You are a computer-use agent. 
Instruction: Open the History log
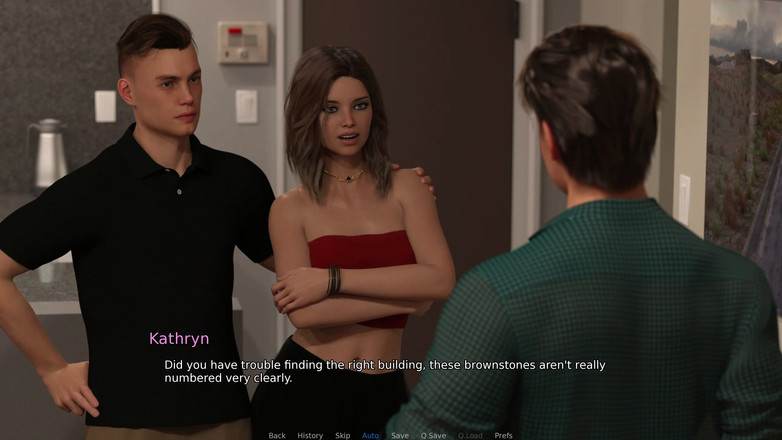310,435
